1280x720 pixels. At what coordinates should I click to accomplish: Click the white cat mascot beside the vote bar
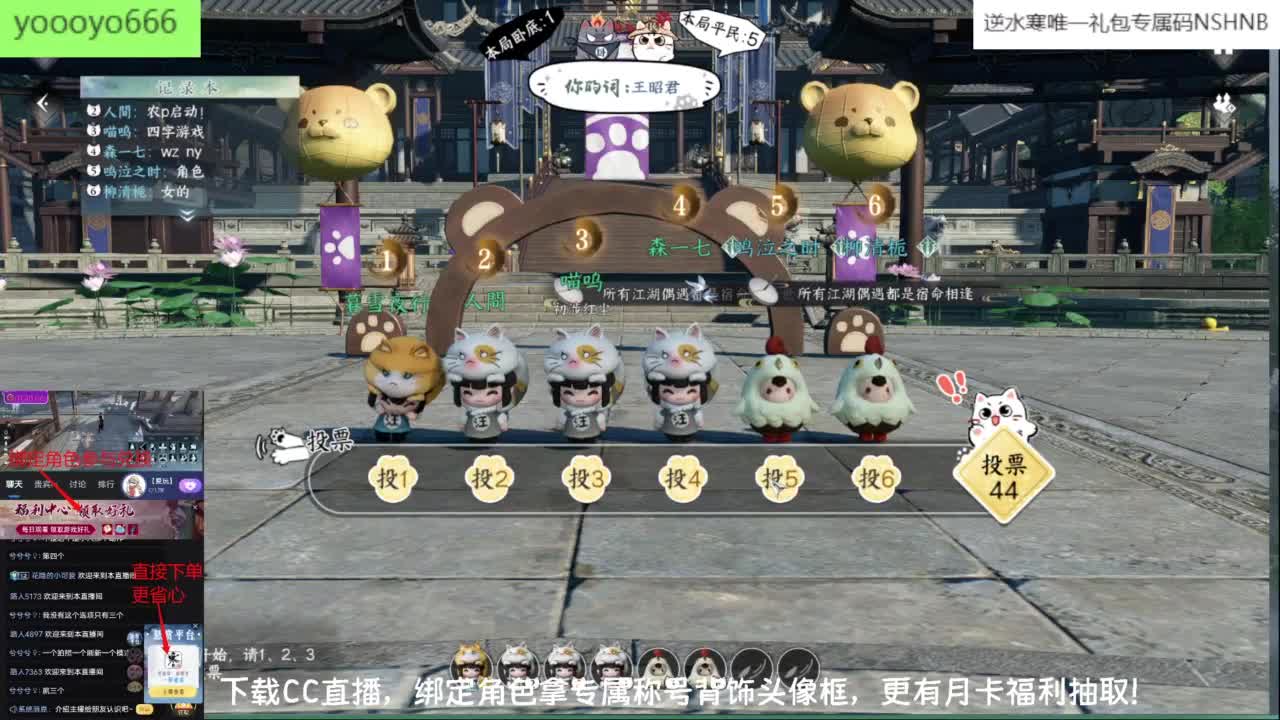coord(283,443)
